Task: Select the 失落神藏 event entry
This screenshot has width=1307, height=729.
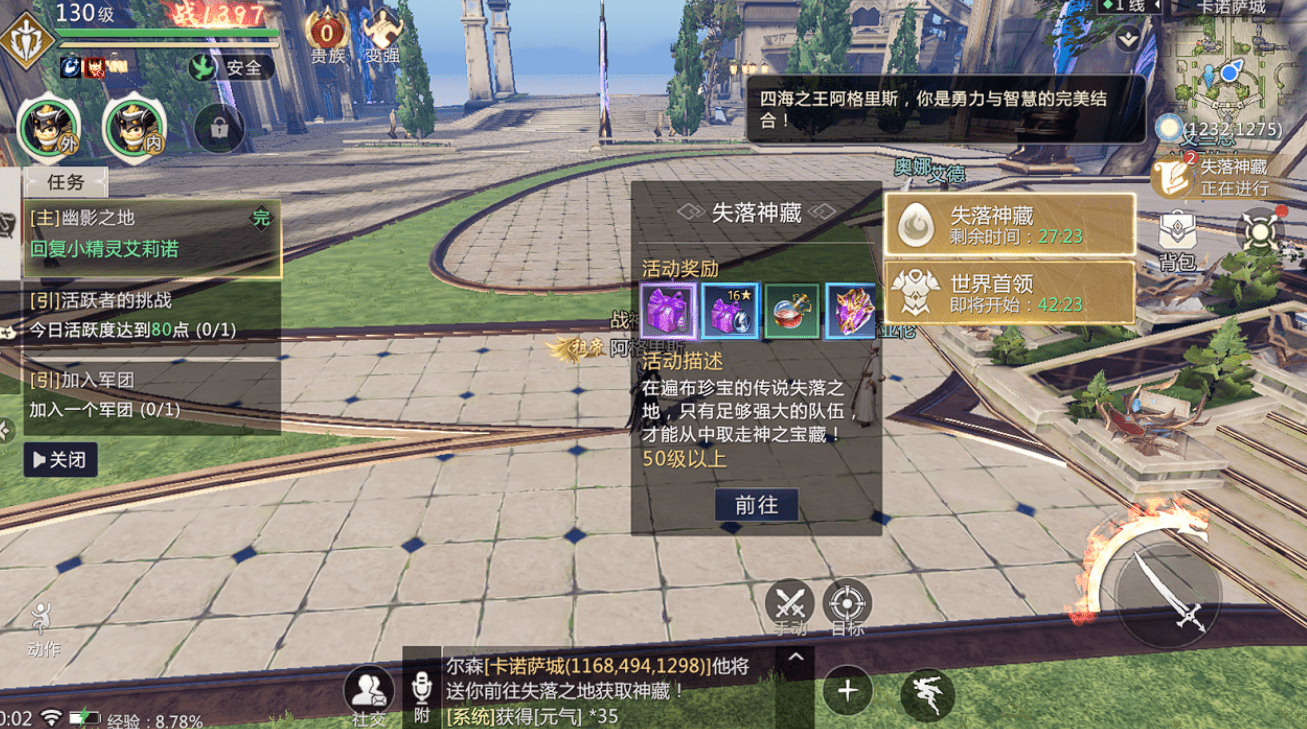Action: coord(1009,224)
